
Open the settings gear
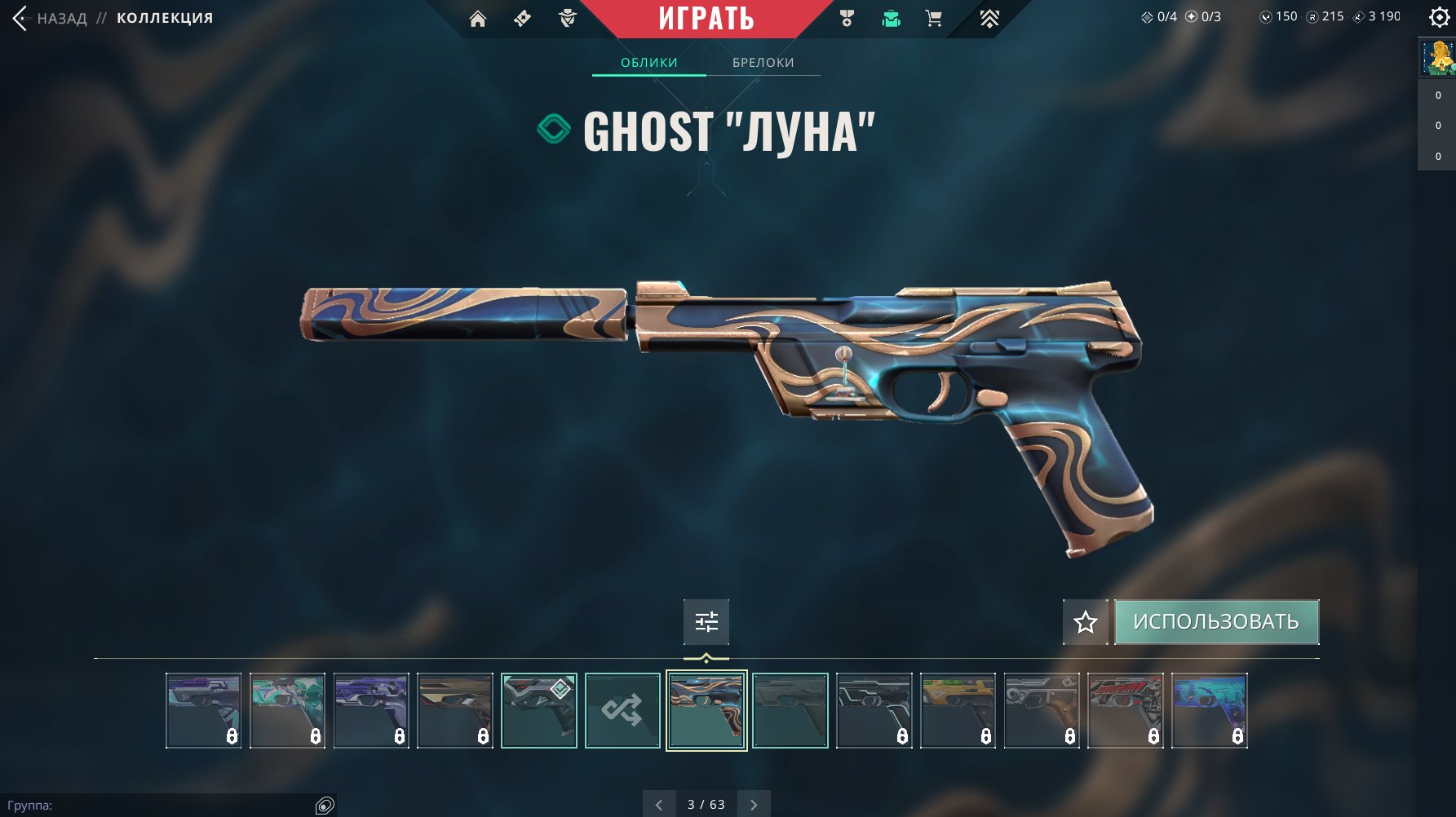[1439, 17]
